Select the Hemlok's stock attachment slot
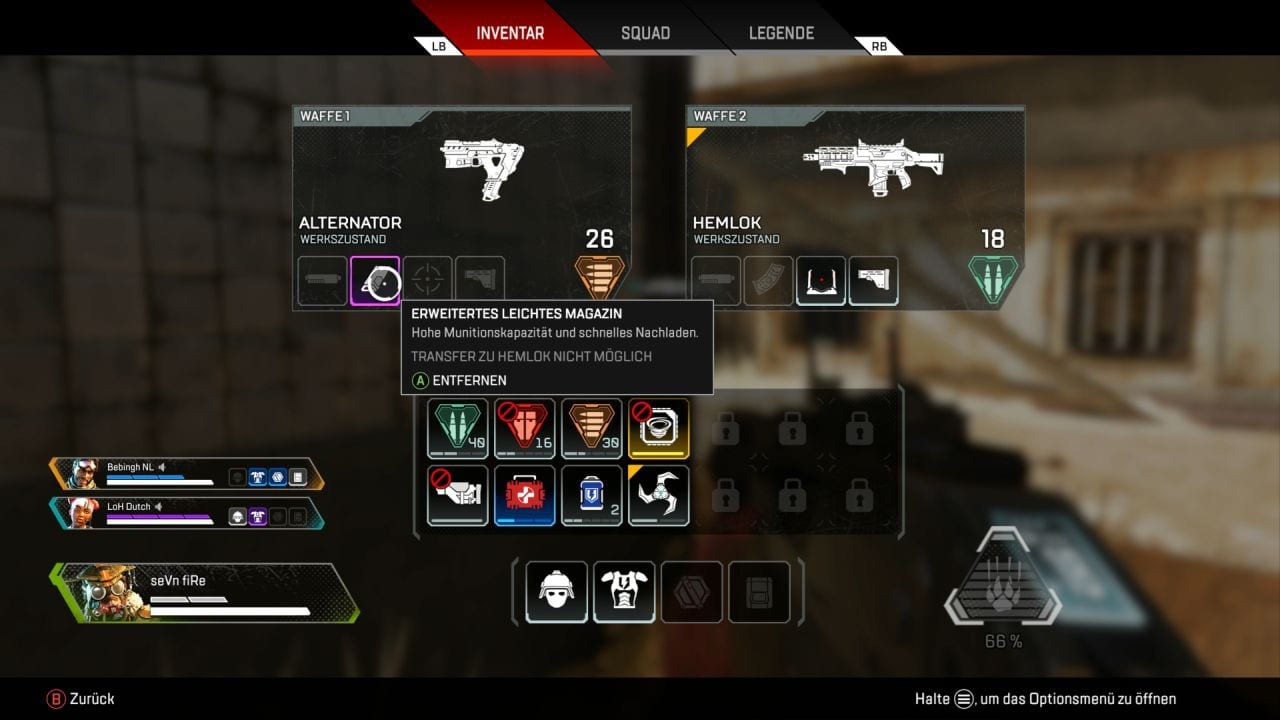1280x720 pixels. (x=873, y=281)
